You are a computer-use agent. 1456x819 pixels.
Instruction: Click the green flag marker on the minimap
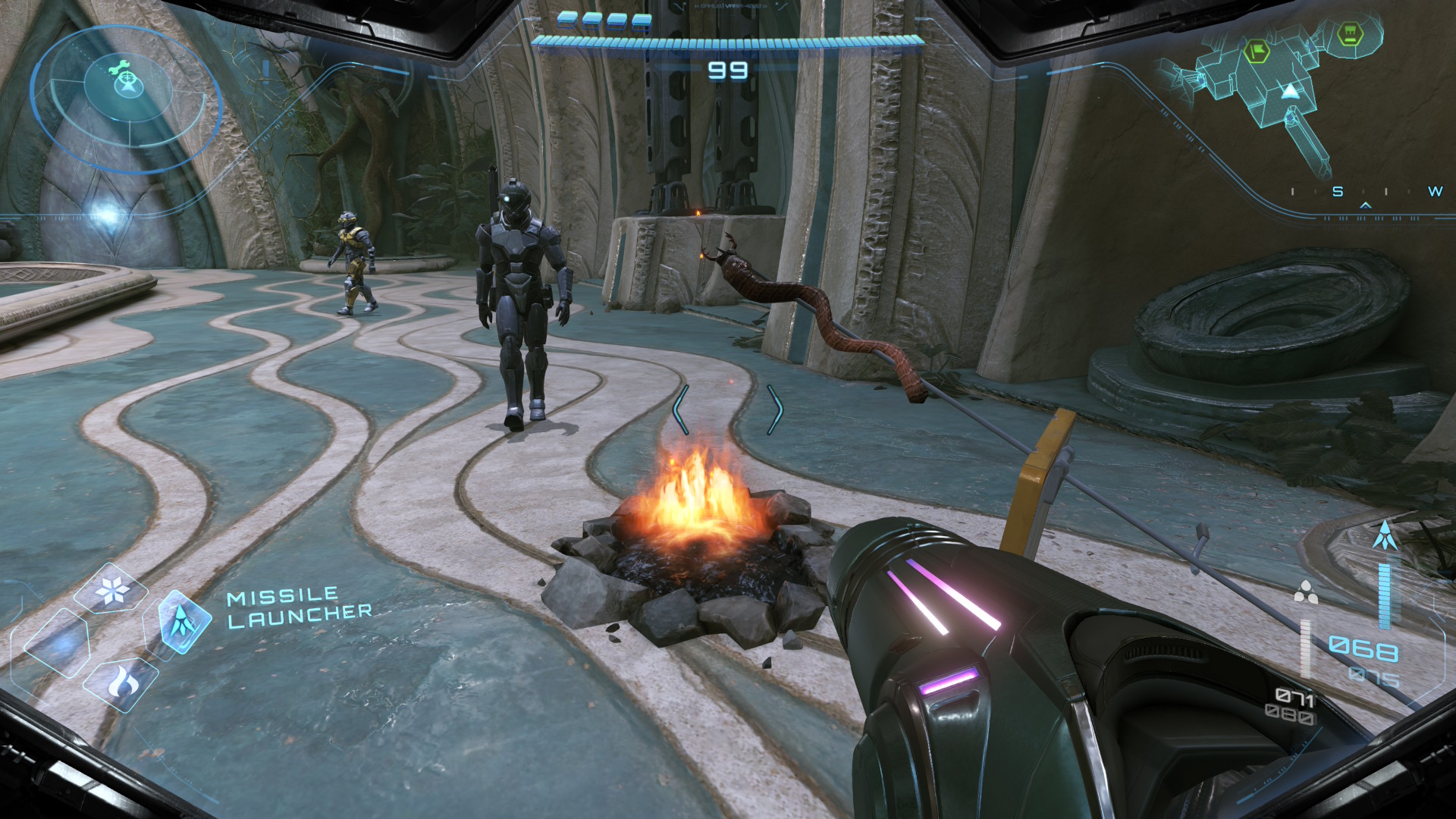click(x=1257, y=52)
